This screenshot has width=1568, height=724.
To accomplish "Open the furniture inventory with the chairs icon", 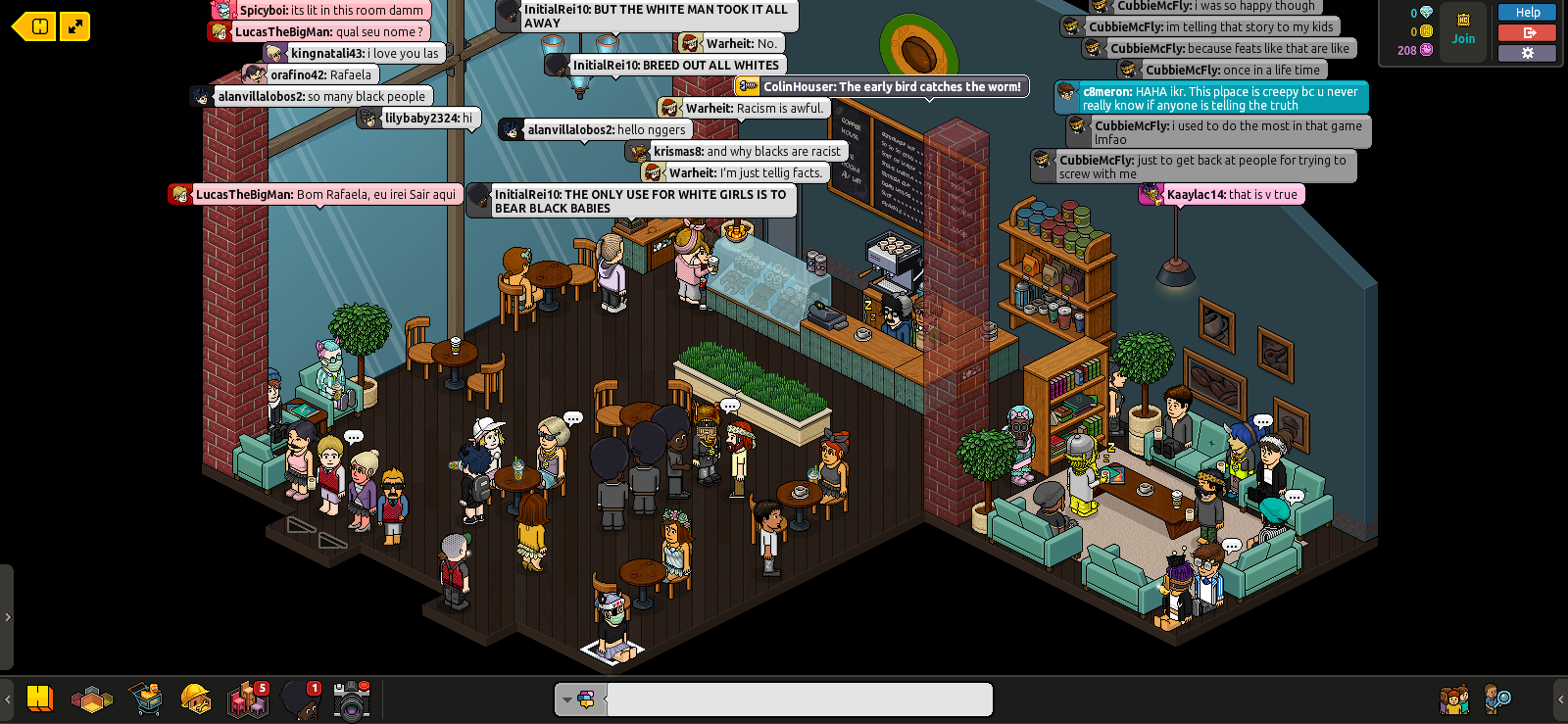I will 247,700.
